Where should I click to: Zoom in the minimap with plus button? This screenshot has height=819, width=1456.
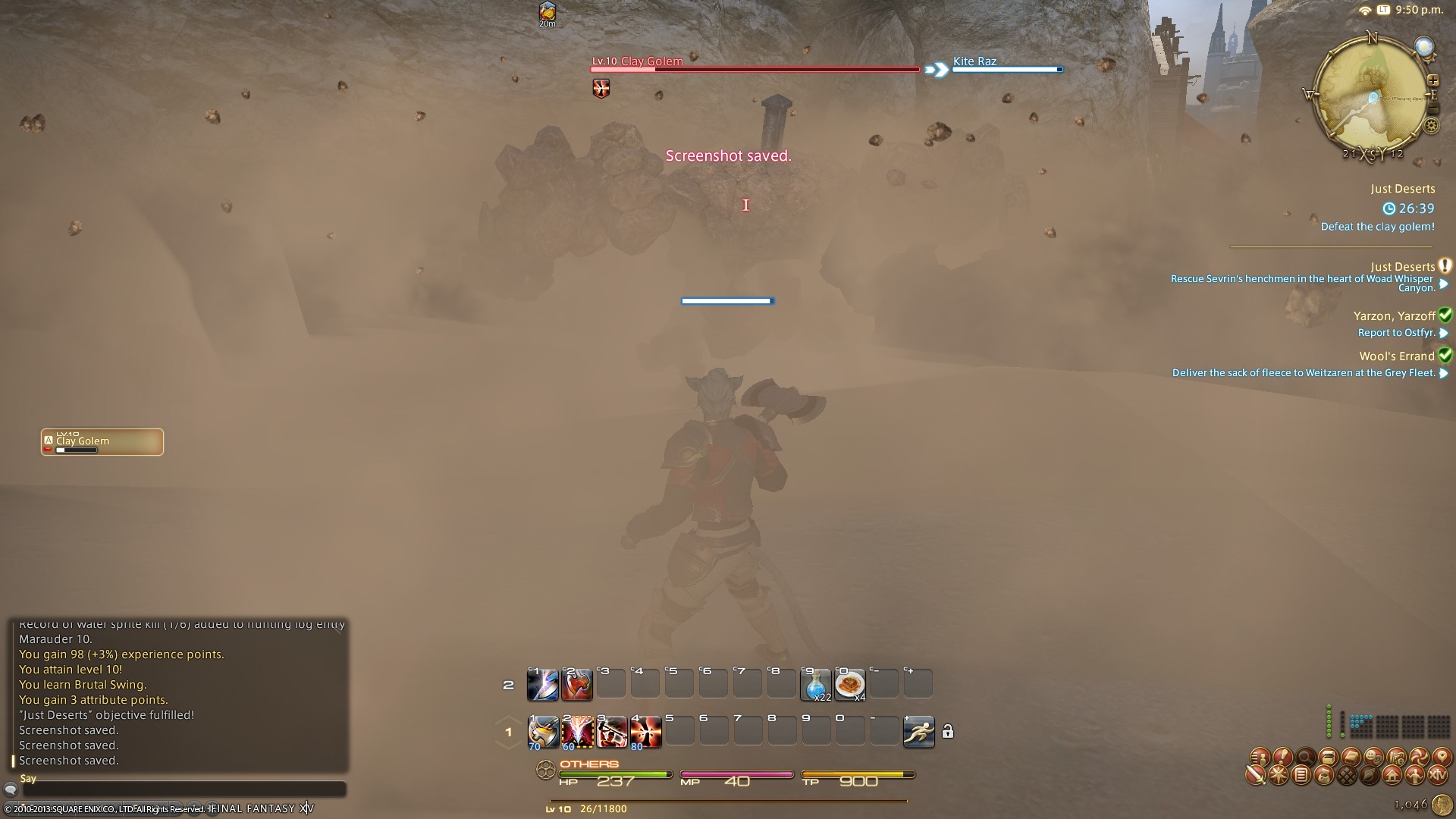click(1432, 80)
